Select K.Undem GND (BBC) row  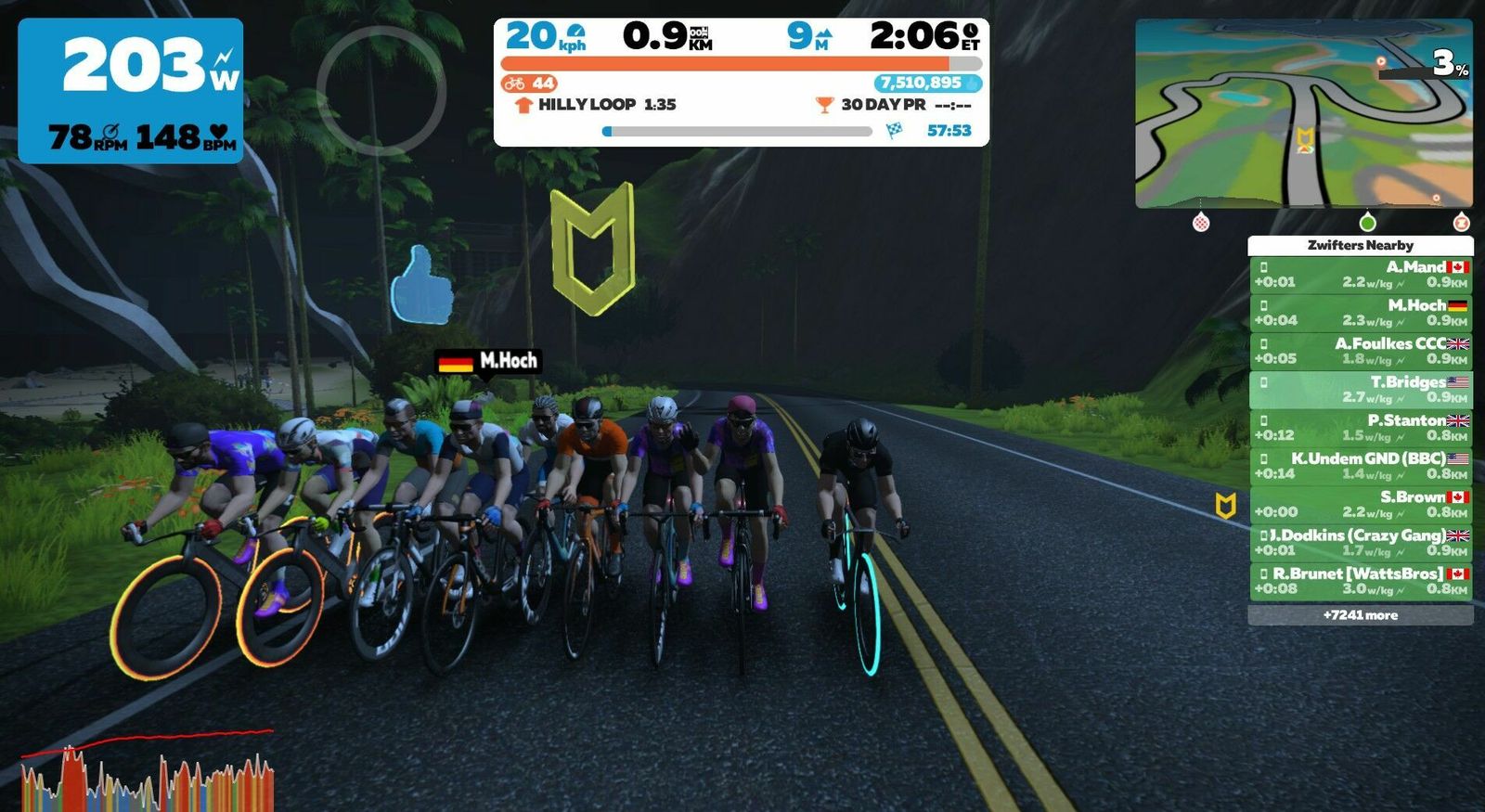[x=1361, y=466]
